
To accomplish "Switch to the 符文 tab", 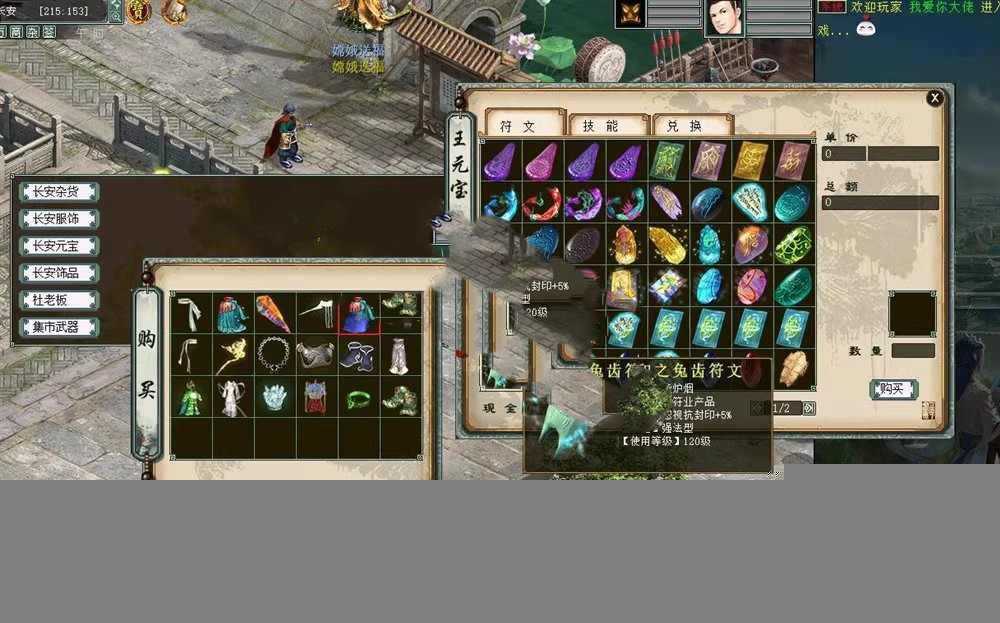I will tap(518, 126).
